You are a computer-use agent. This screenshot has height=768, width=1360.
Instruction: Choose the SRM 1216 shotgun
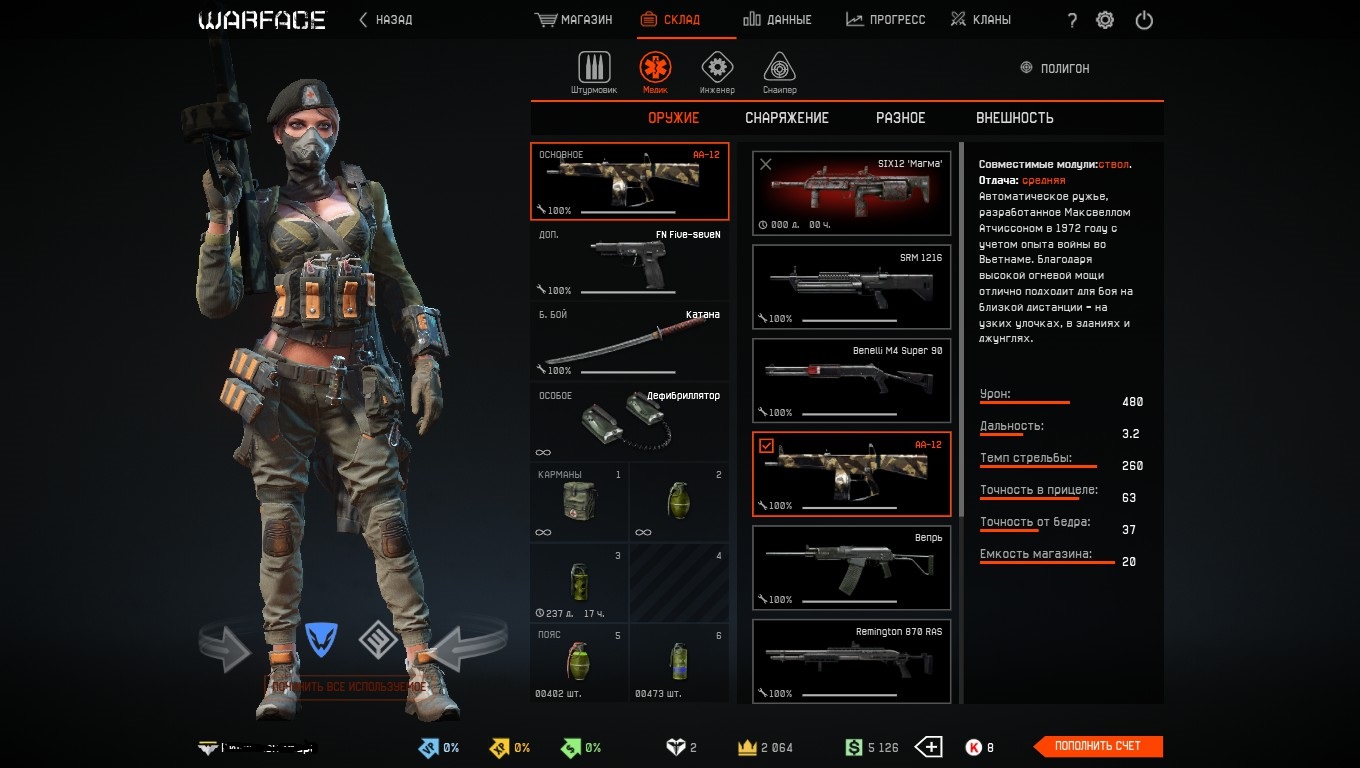point(851,287)
